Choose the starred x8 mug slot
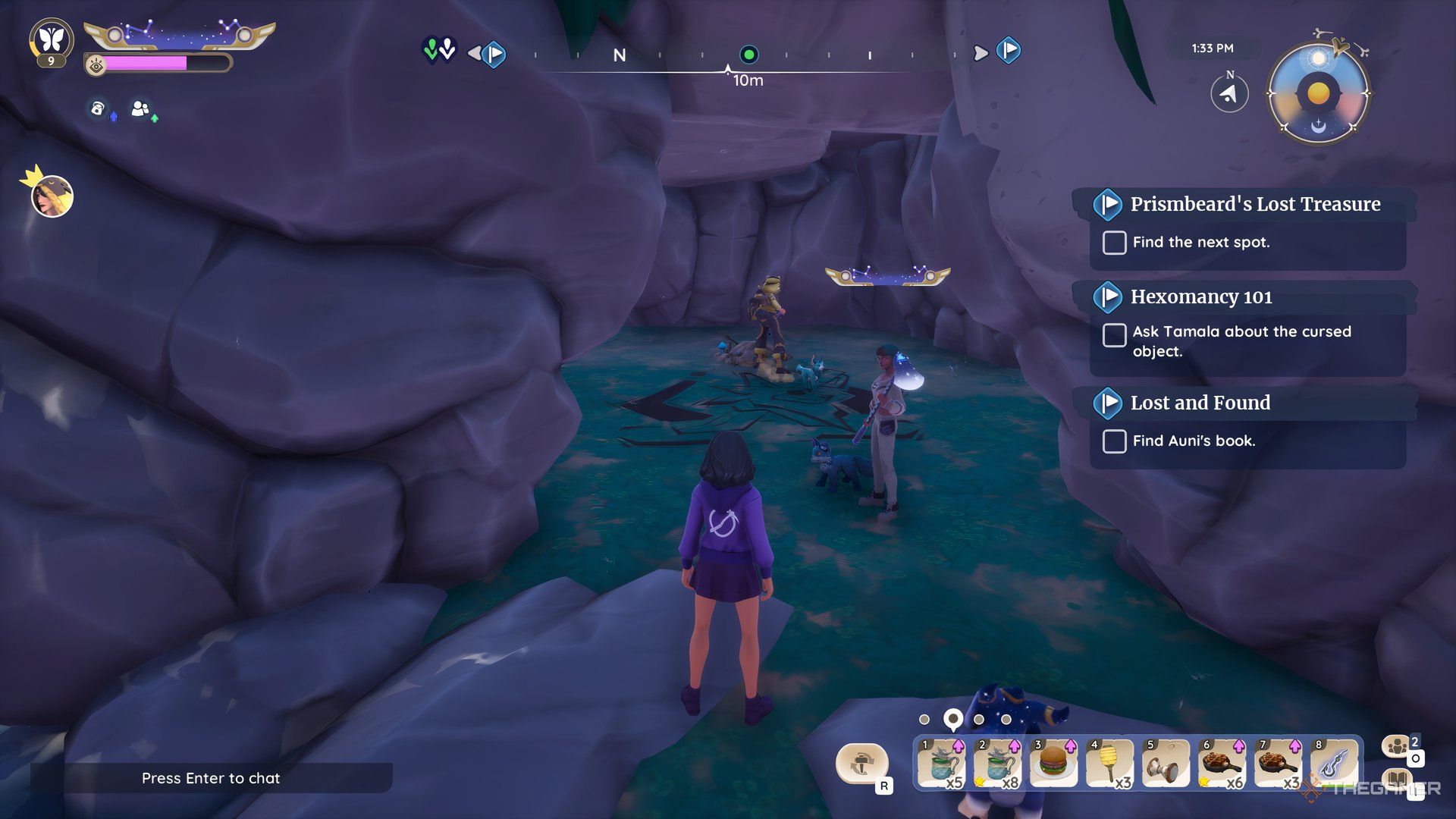This screenshot has height=819, width=1456. tap(997, 762)
